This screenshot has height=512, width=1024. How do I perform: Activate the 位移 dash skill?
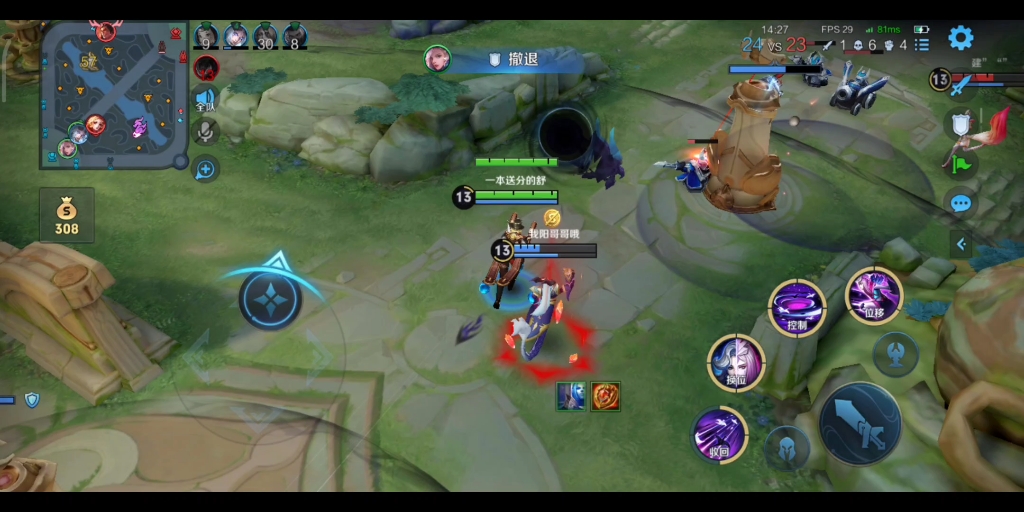click(874, 294)
